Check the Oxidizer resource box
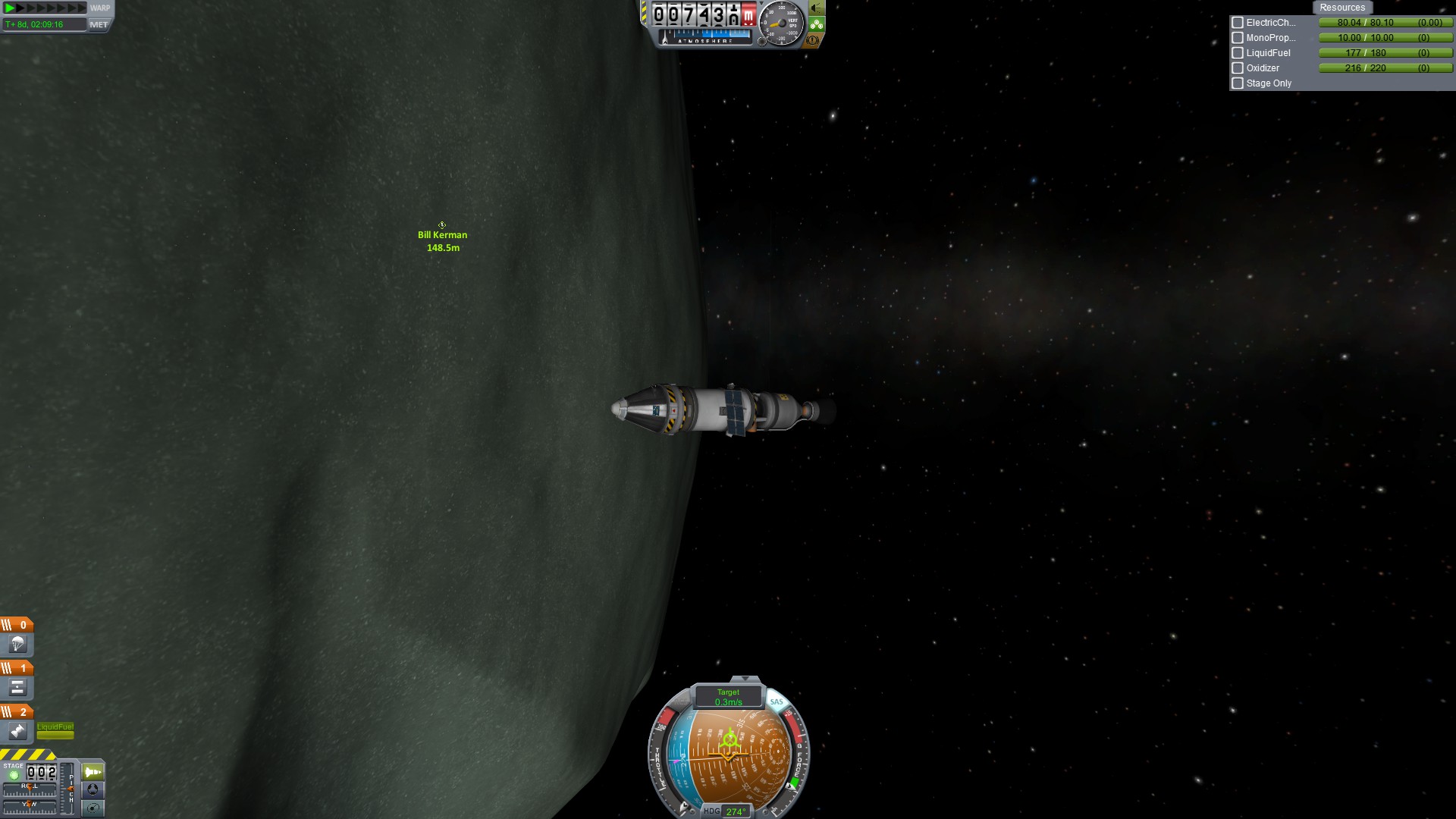This screenshot has height=819, width=1456. click(1238, 68)
